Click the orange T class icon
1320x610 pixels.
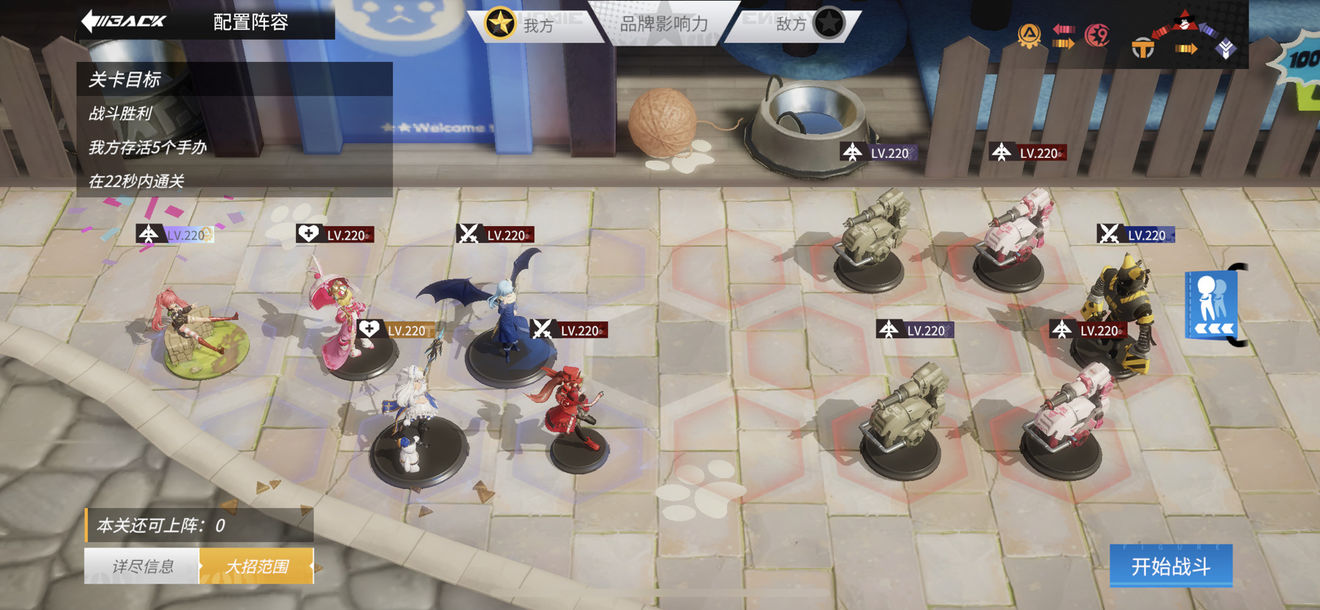point(1143,47)
